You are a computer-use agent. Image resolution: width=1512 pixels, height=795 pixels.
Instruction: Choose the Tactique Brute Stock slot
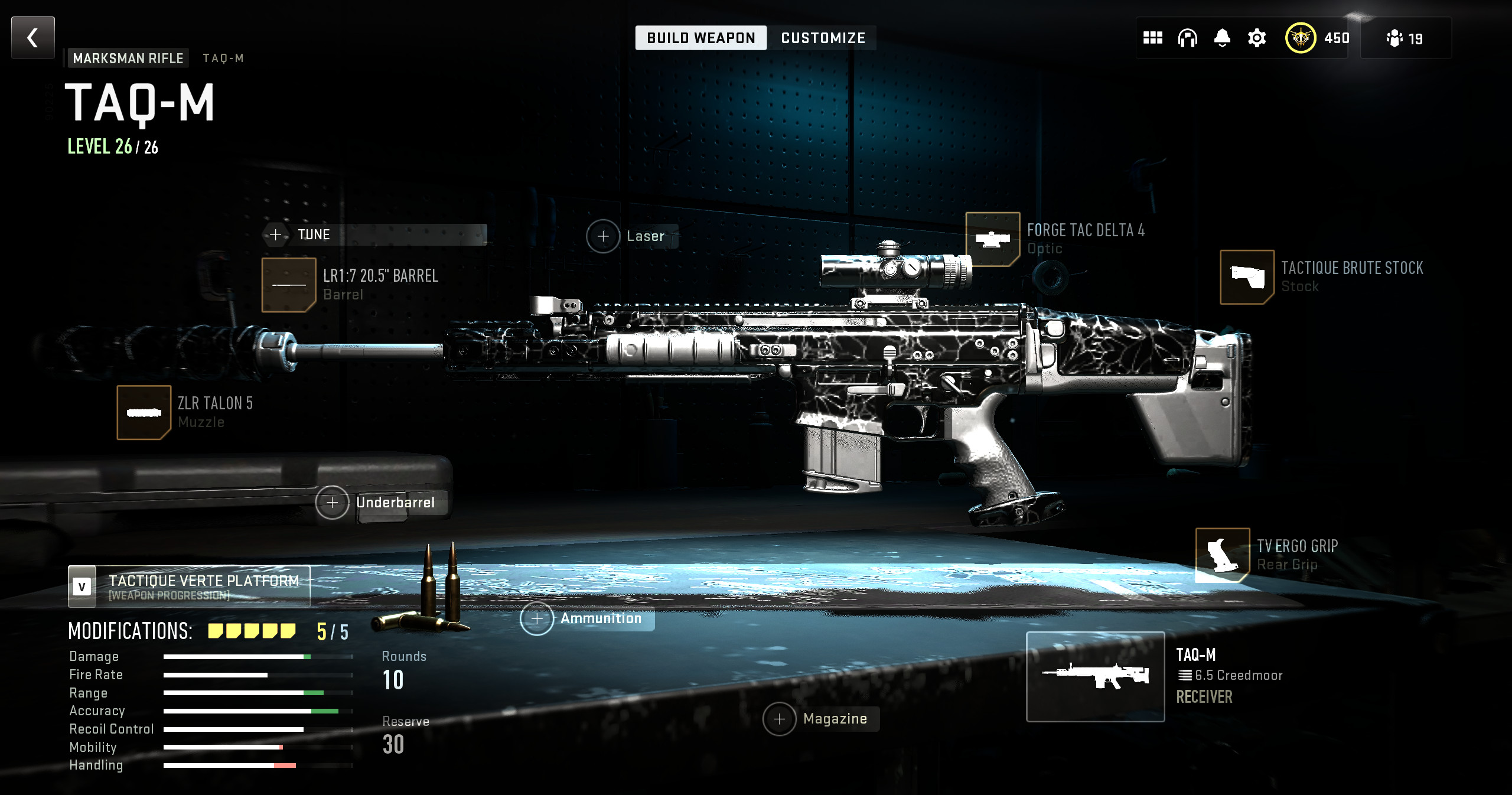click(1247, 277)
